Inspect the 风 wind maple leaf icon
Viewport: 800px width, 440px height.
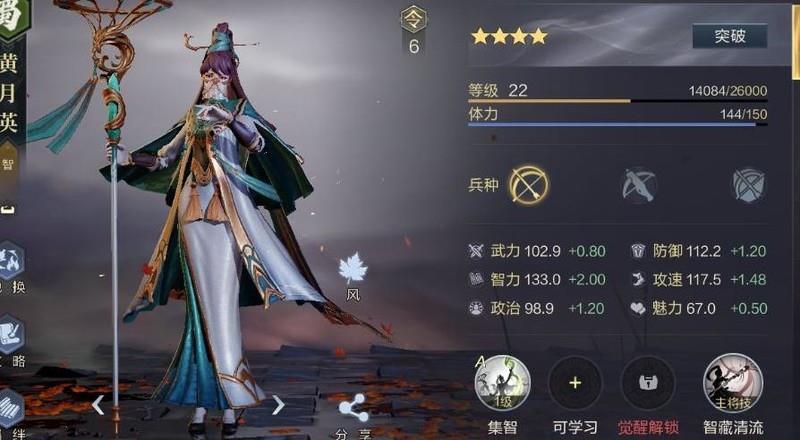(353, 268)
